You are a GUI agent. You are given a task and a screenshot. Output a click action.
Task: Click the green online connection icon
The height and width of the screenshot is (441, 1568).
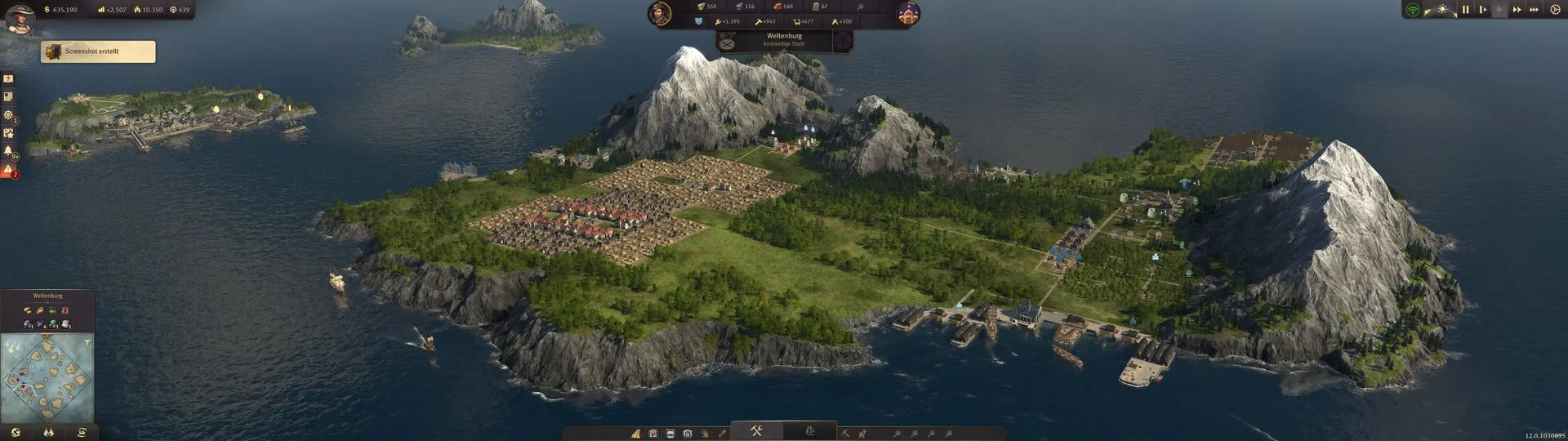[1412, 10]
